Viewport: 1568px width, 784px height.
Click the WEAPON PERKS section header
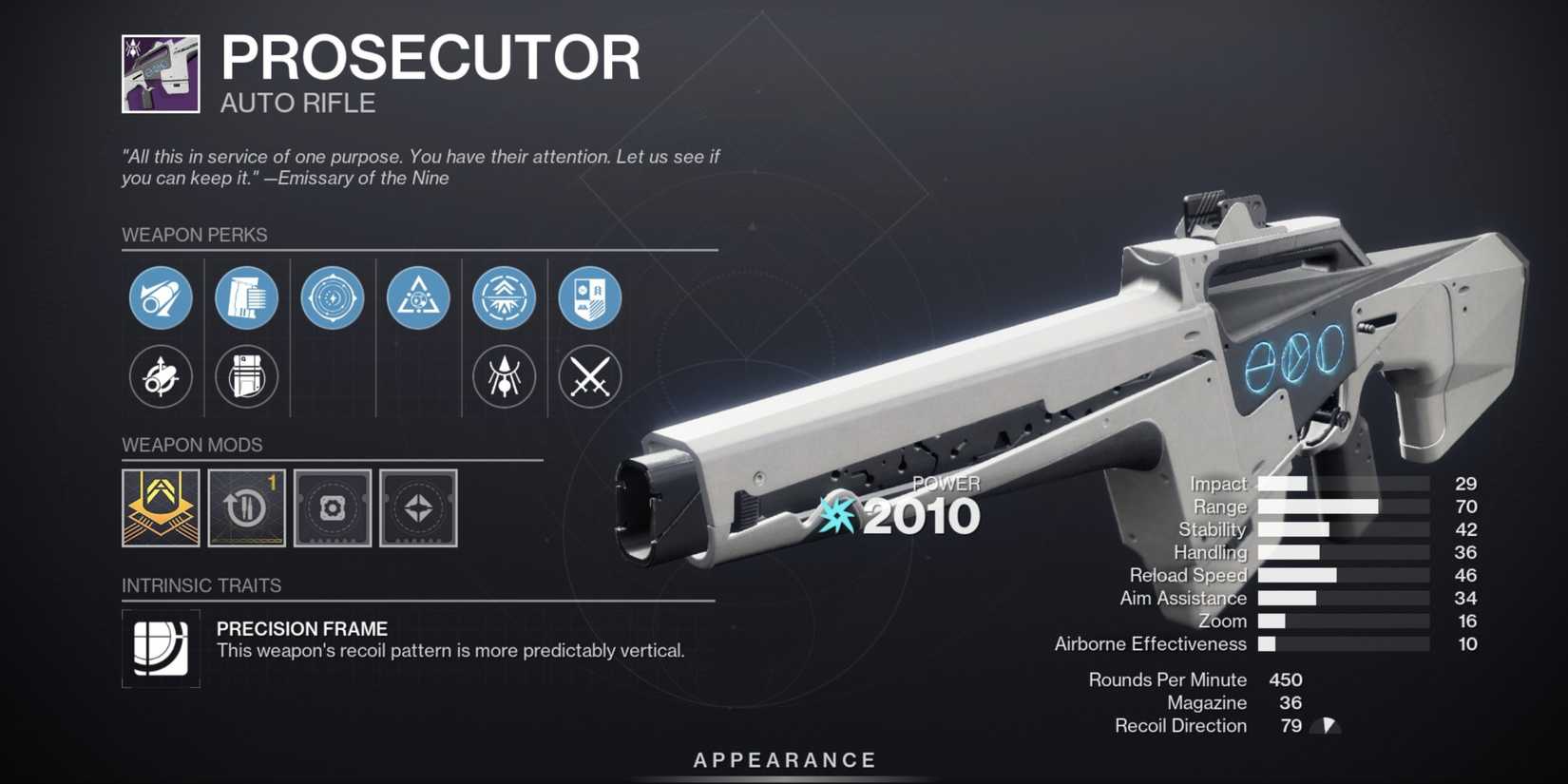click(195, 235)
